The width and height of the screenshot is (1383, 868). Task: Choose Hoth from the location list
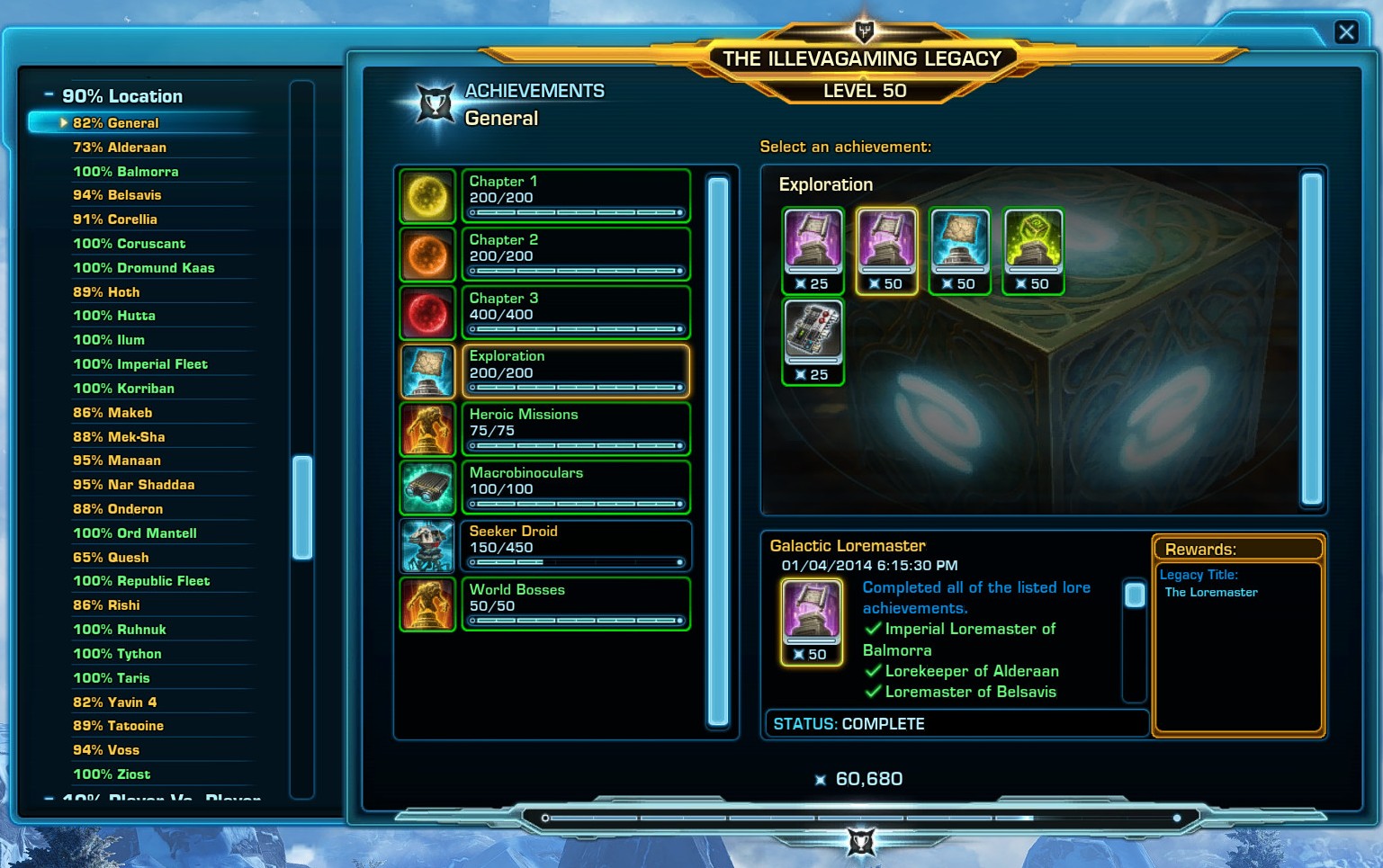pos(106,292)
